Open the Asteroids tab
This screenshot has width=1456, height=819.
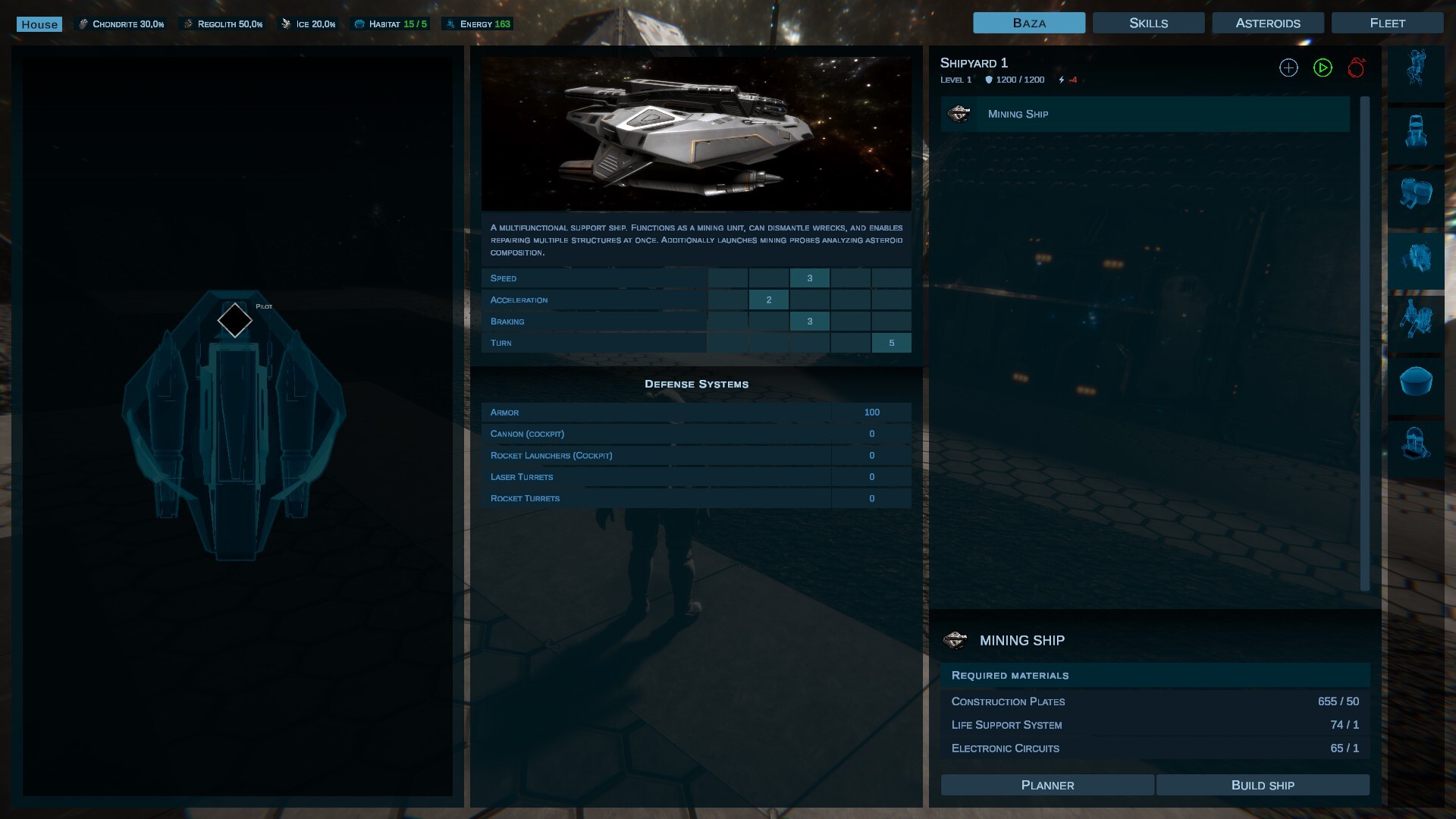pos(1267,22)
